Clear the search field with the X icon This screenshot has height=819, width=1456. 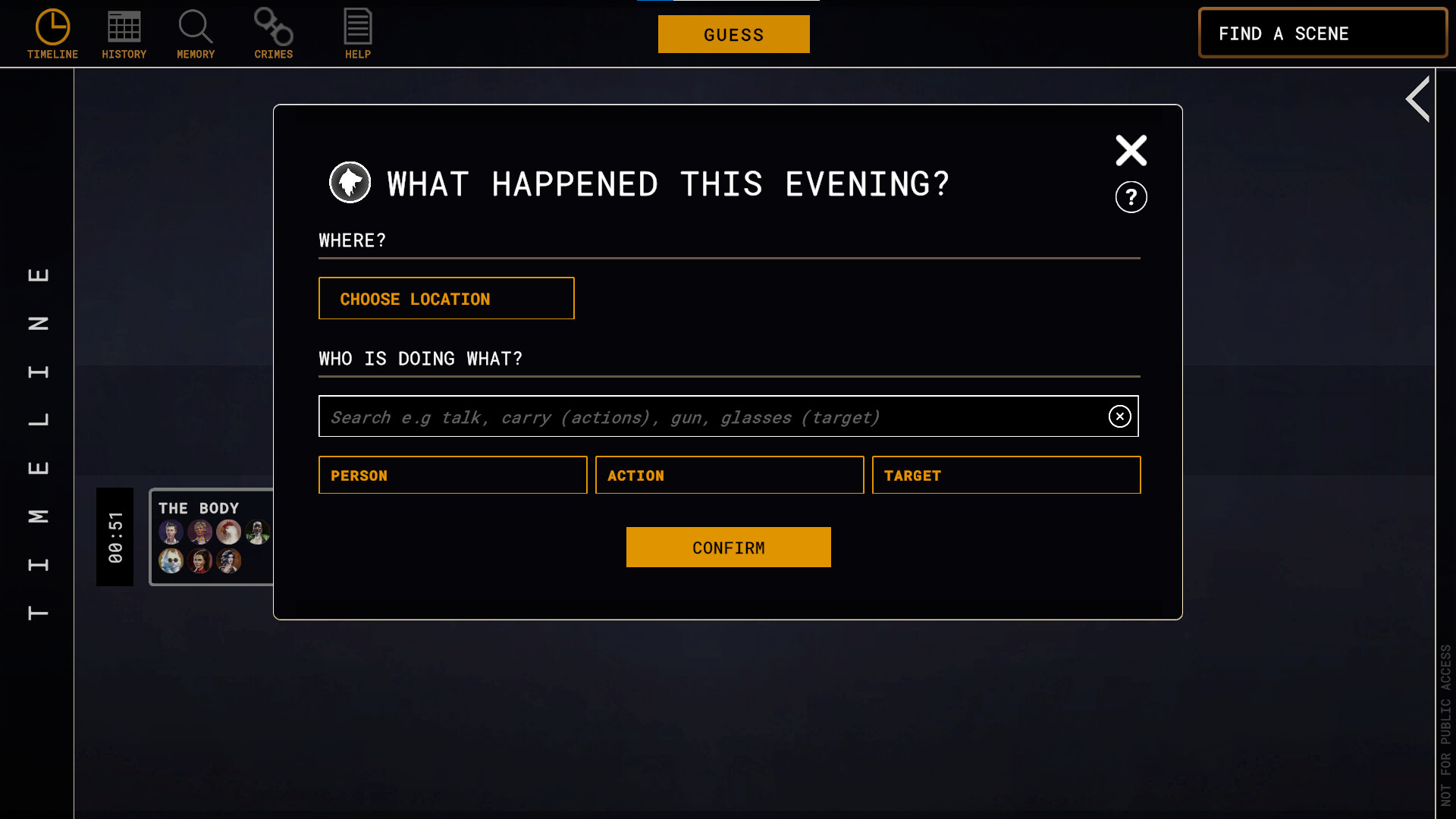1119,416
